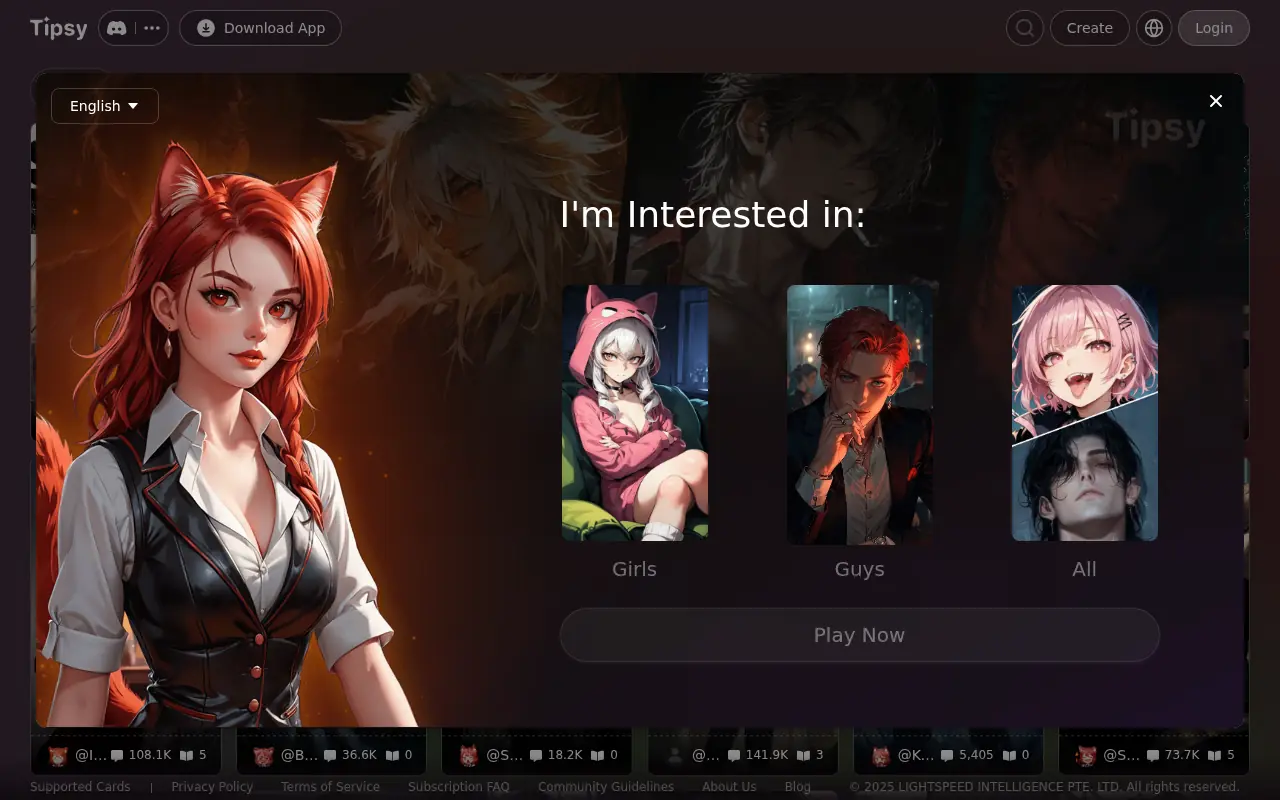
Task: Click the search magnifier icon
Action: click(x=1024, y=28)
